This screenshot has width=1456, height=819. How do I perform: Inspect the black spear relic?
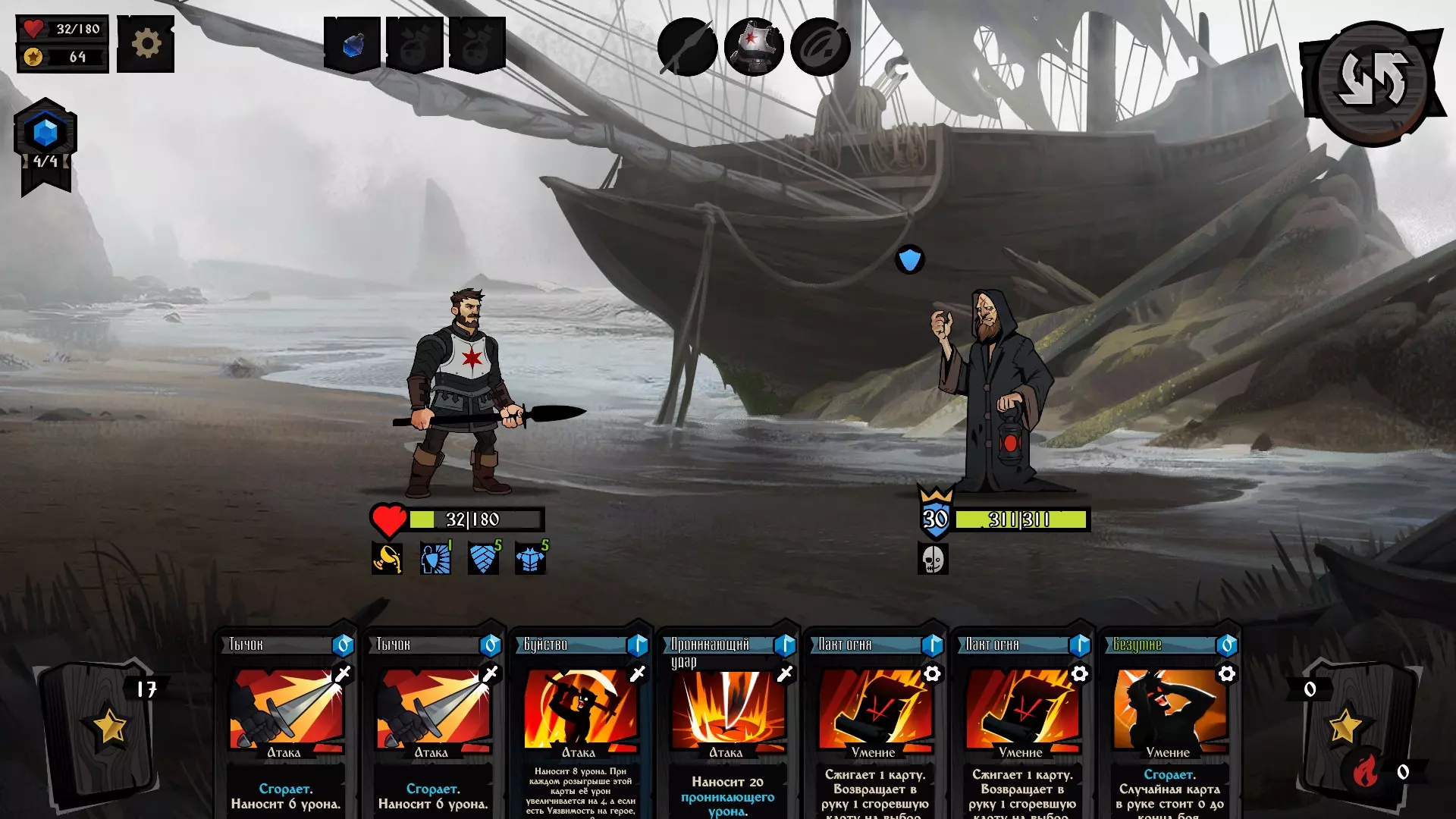pos(687,47)
